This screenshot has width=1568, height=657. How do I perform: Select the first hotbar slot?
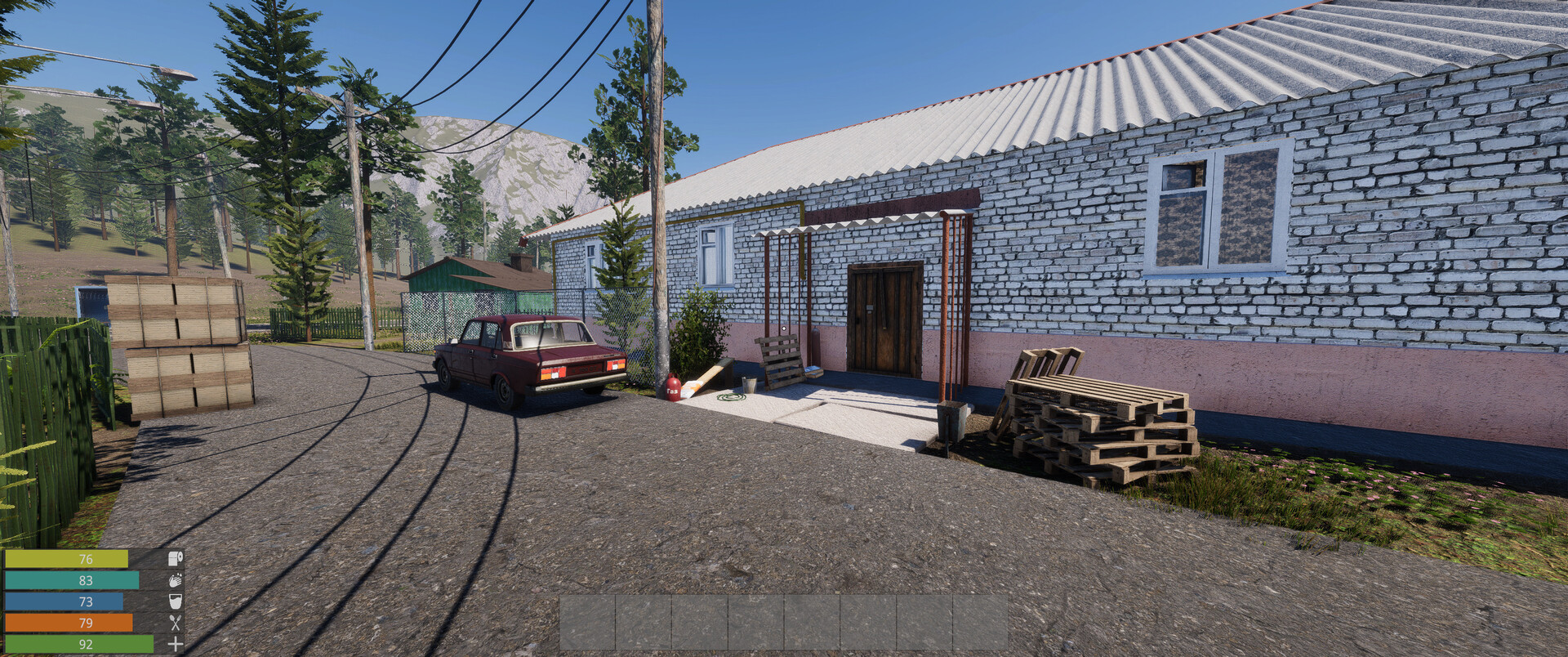click(588, 624)
